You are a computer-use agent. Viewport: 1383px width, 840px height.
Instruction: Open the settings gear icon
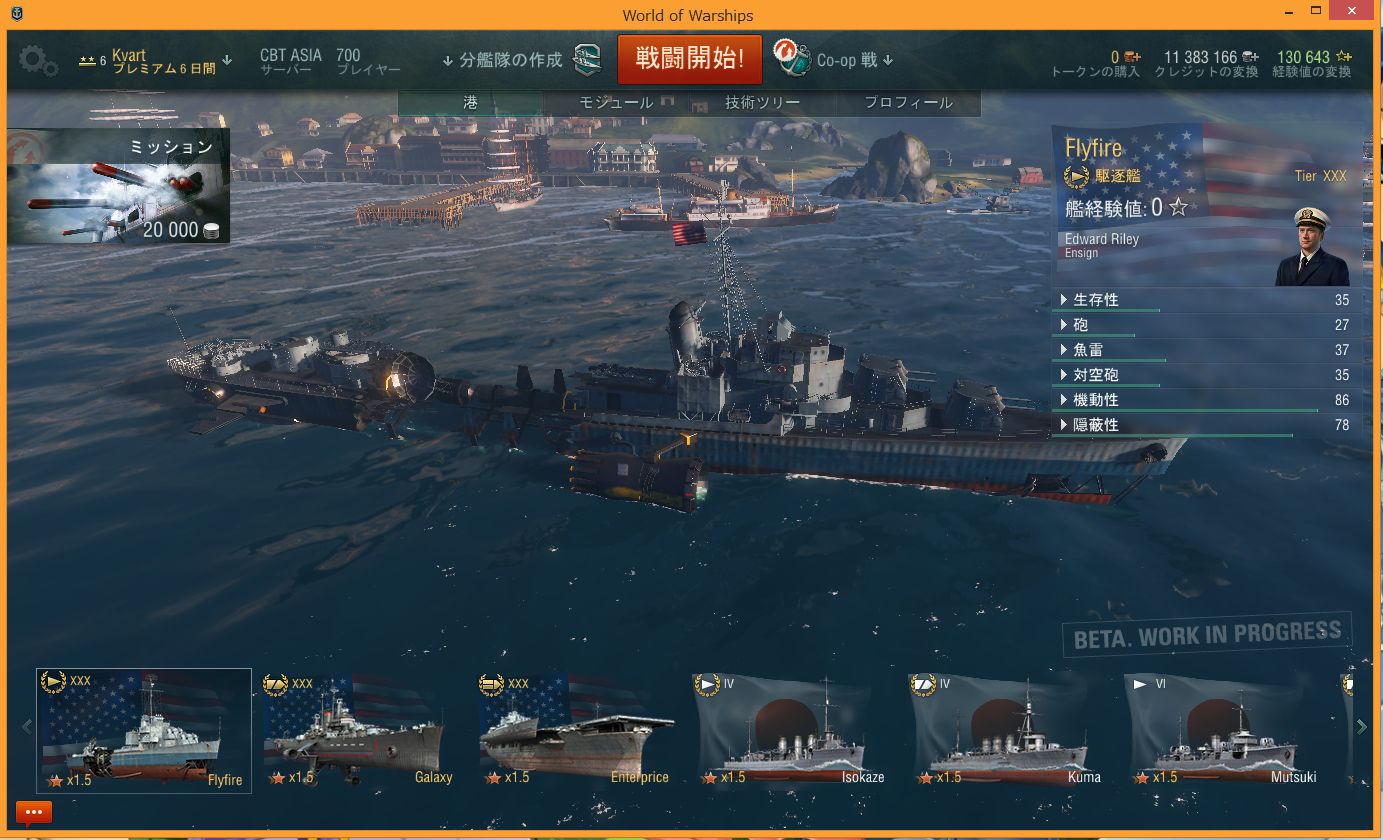click(x=38, y=61)
